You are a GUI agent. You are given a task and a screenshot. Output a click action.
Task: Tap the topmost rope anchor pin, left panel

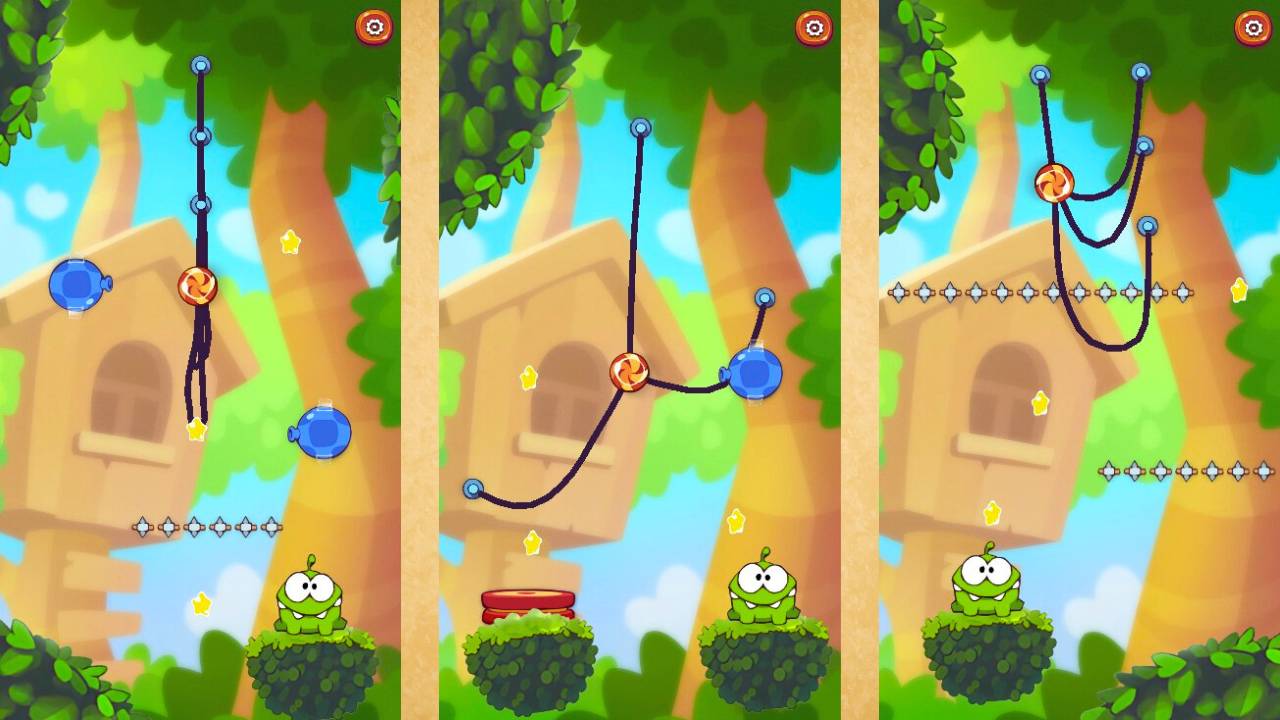[x=200, y=64]
